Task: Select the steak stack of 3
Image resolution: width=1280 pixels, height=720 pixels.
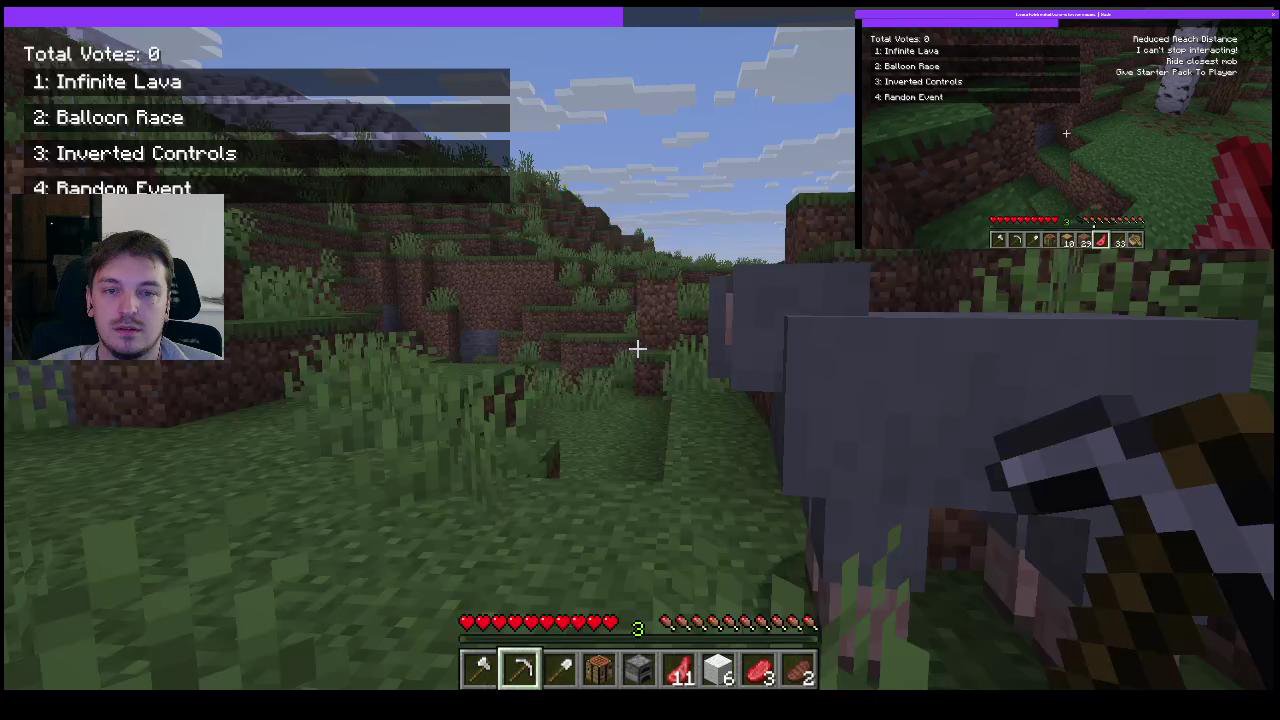Action: [x=759, y=668]
